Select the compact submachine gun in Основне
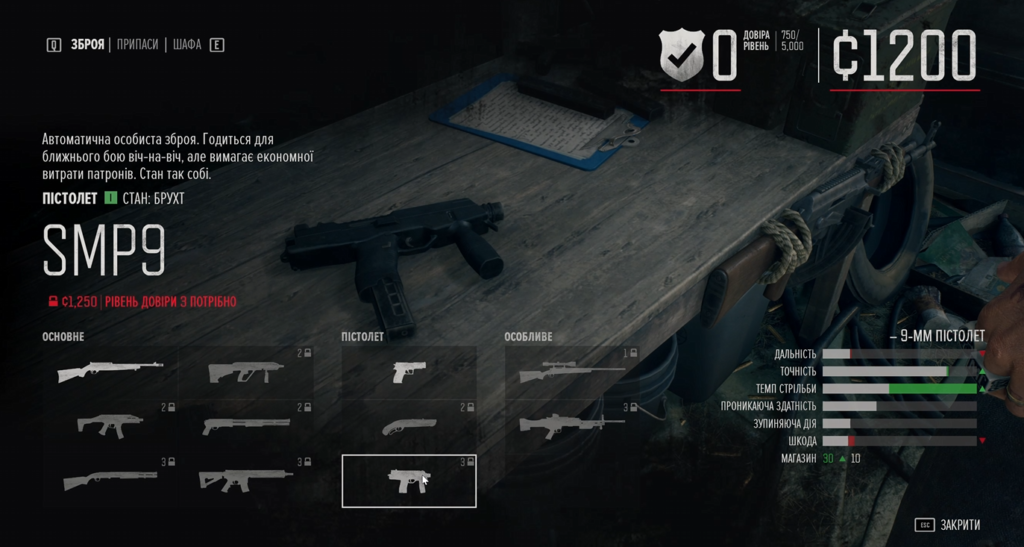The image size is (1024, 547). click(x=110, y=425)
